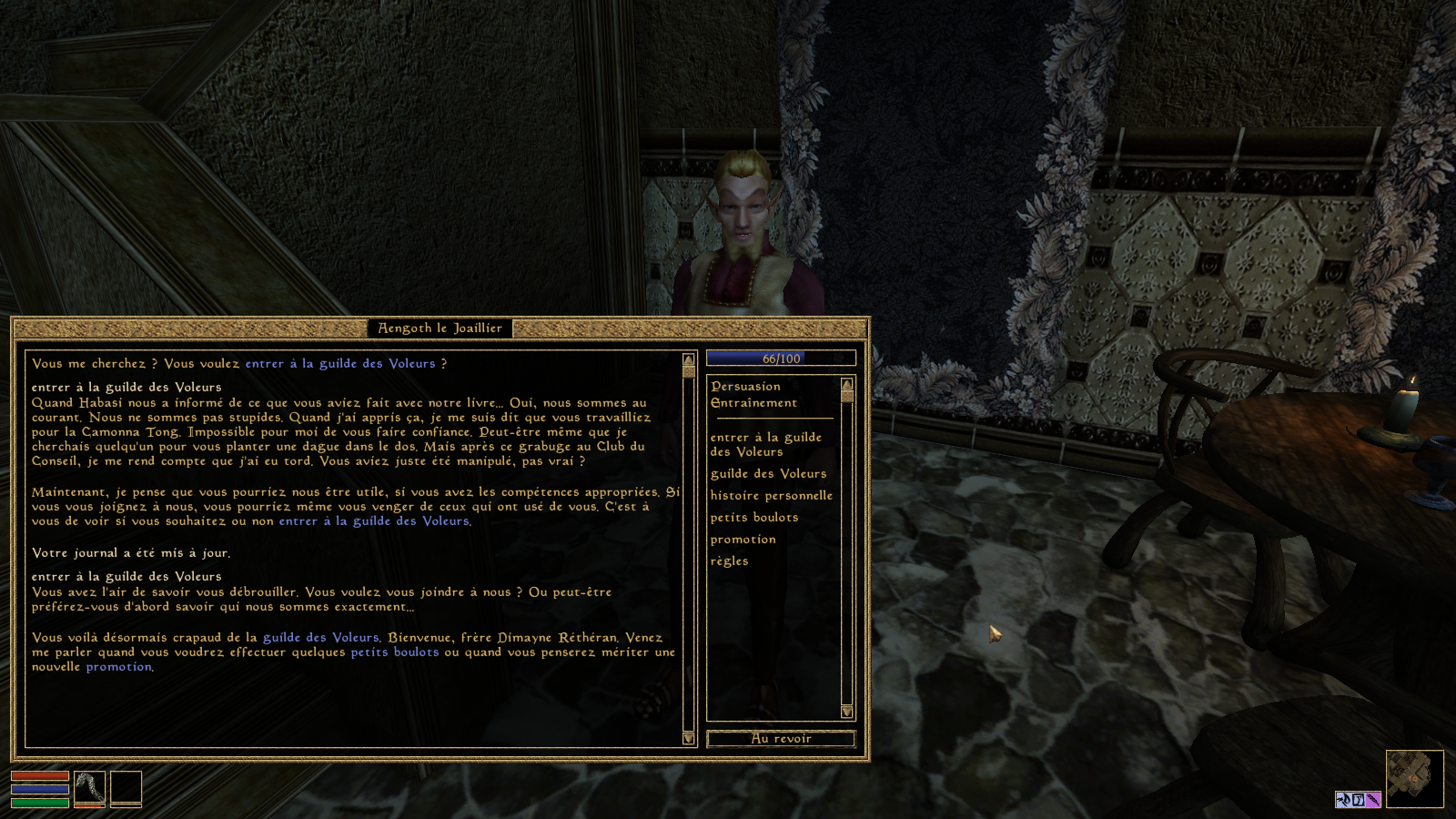Select the equipped weapon icon on the HUD
This screenshot has width=1456, height=819.
89,788
